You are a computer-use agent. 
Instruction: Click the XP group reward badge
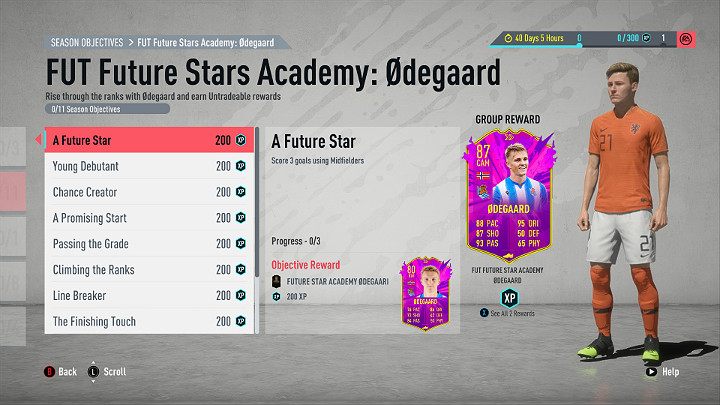coord(509,297)
